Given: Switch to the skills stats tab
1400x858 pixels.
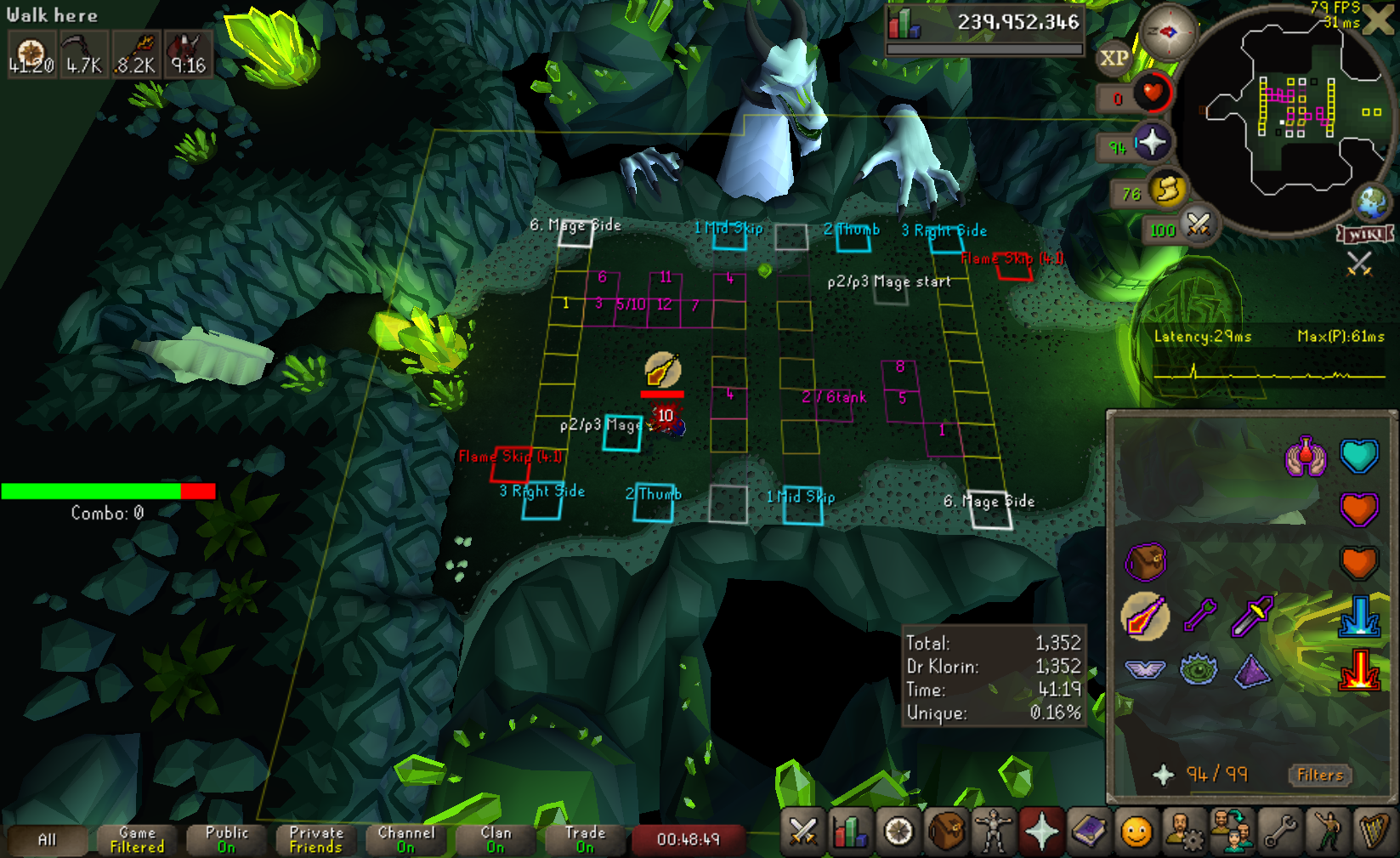Looking at the screenshot, I should coord(850,832).
